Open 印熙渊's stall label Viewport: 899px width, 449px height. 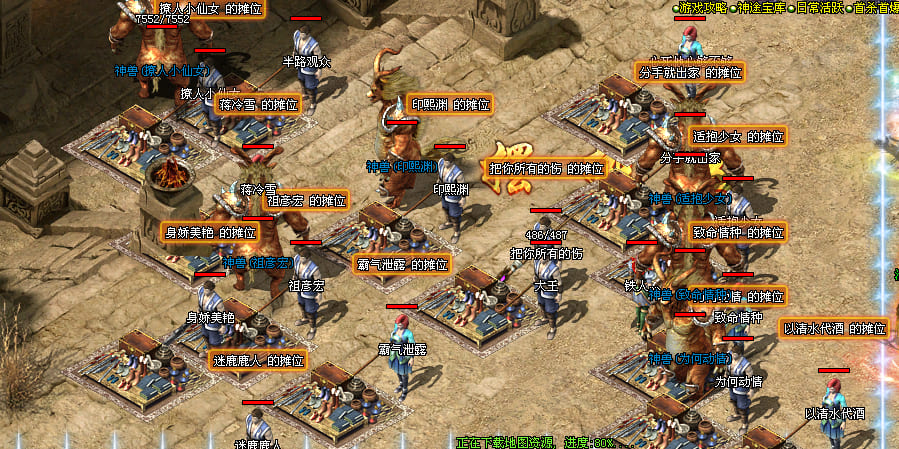[451, 104]
